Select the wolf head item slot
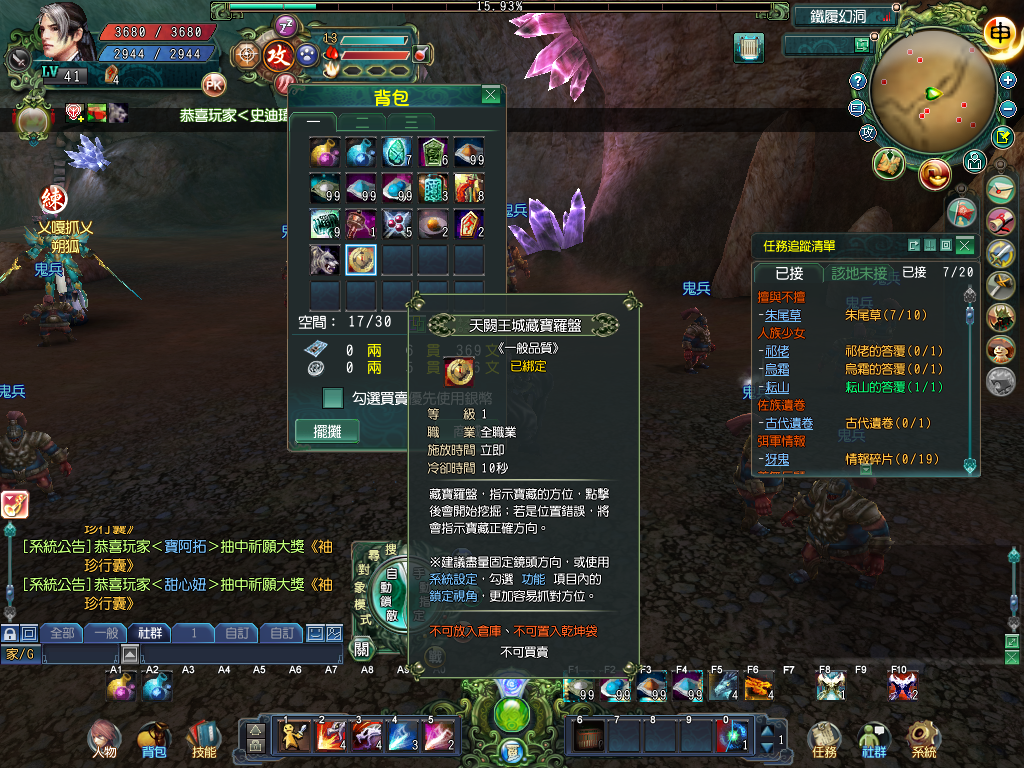This screenshot has height=768, width=1024. tap(325, 259)
